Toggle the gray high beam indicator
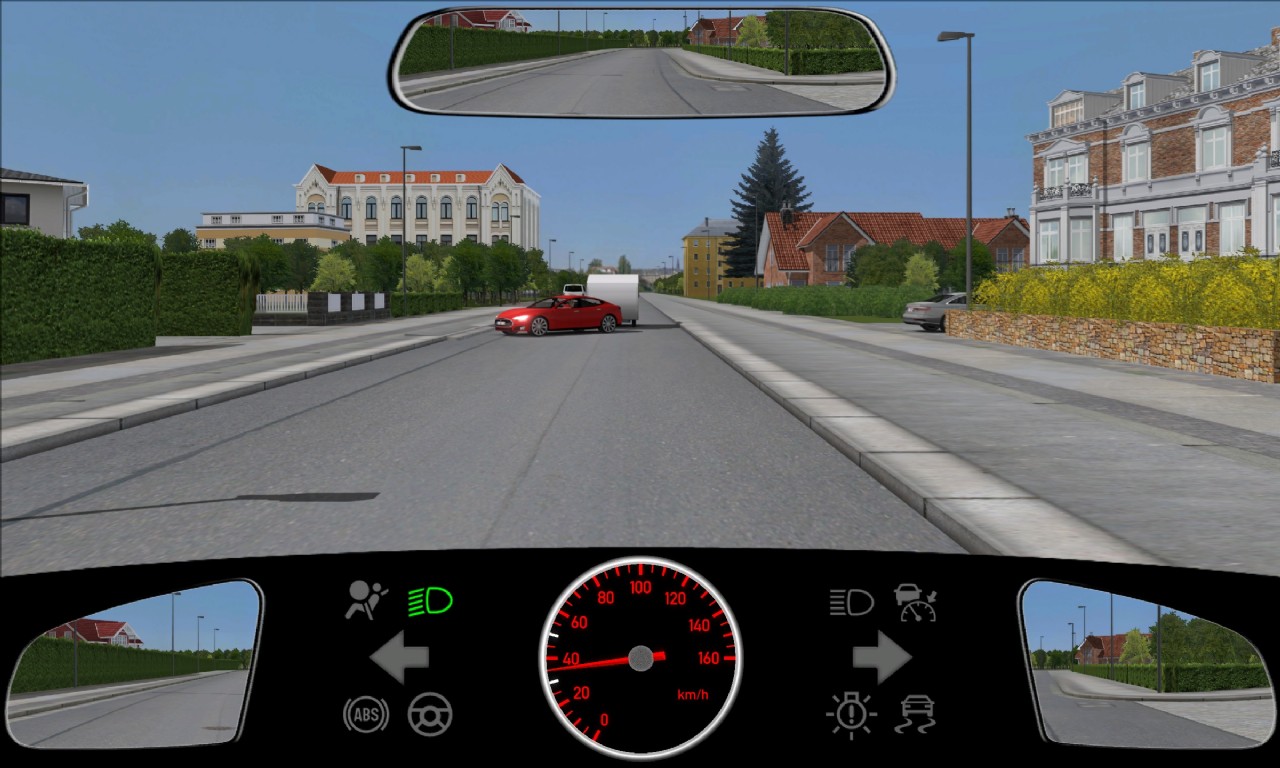This screenshot has height=768, width=1280. (x=851, y=601)
